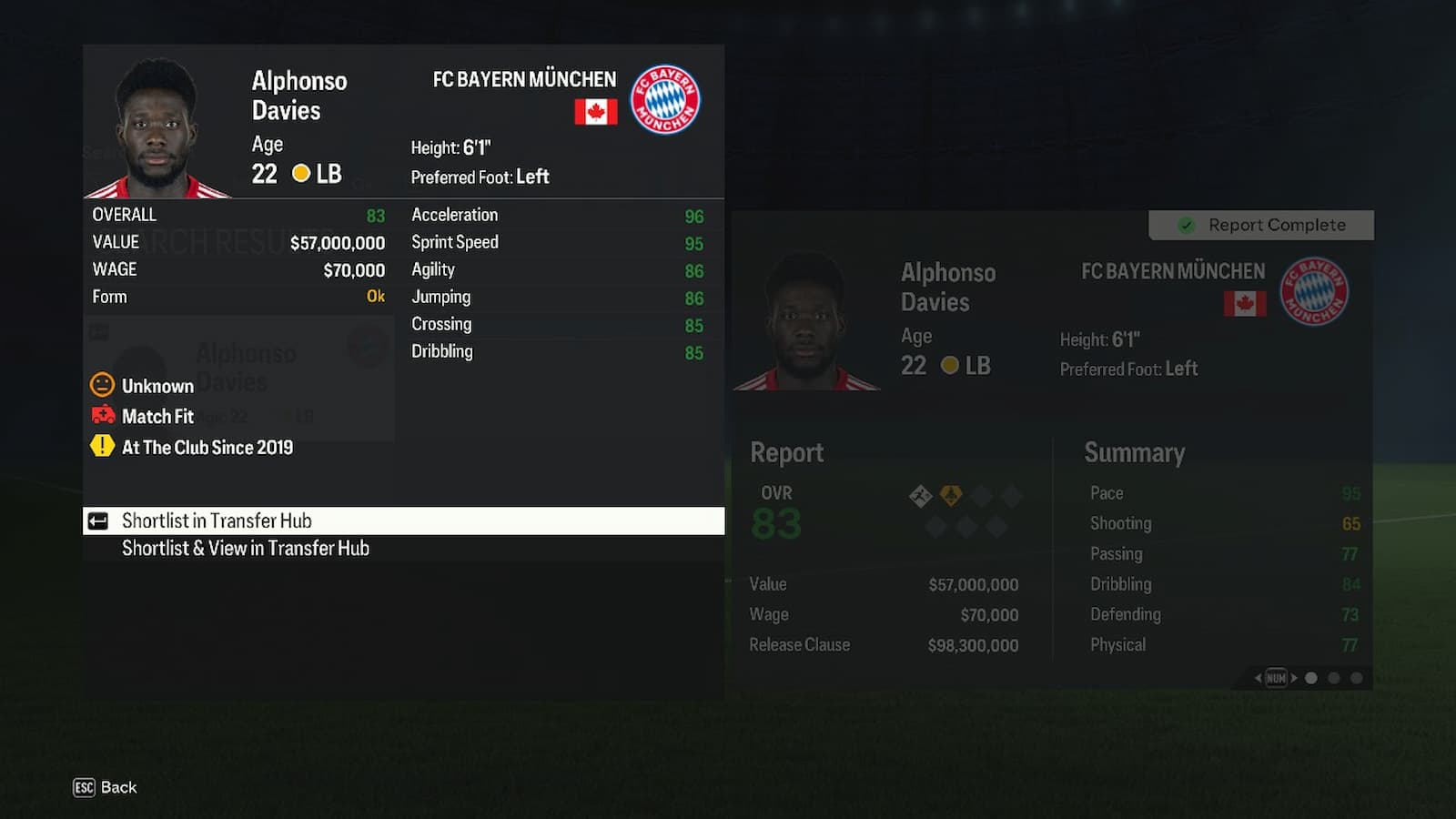Click the Report Complete button

point(1260,225)
